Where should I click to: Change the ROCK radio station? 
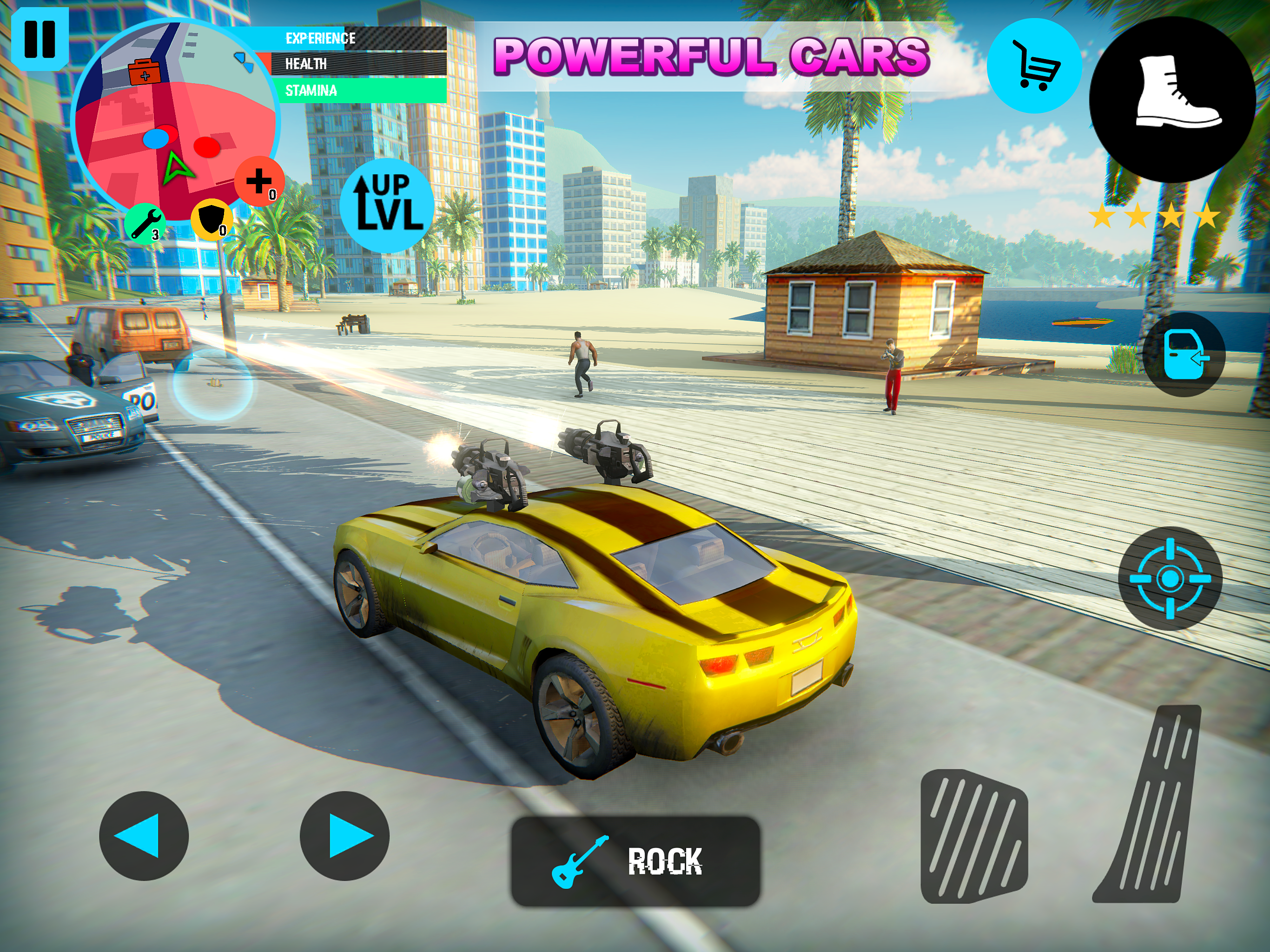[x=635, y=861]
